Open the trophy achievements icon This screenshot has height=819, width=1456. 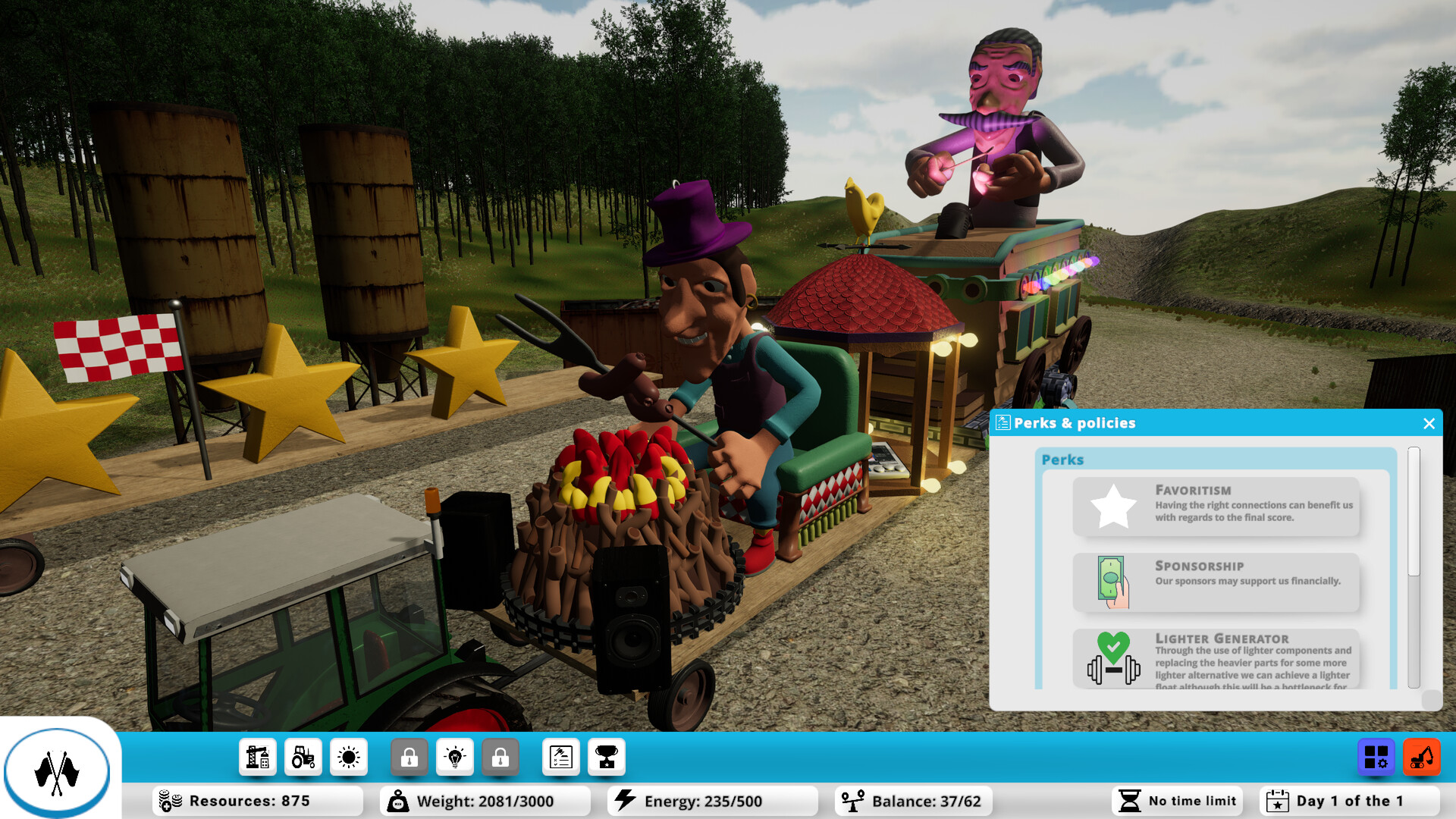coord(606,756)
